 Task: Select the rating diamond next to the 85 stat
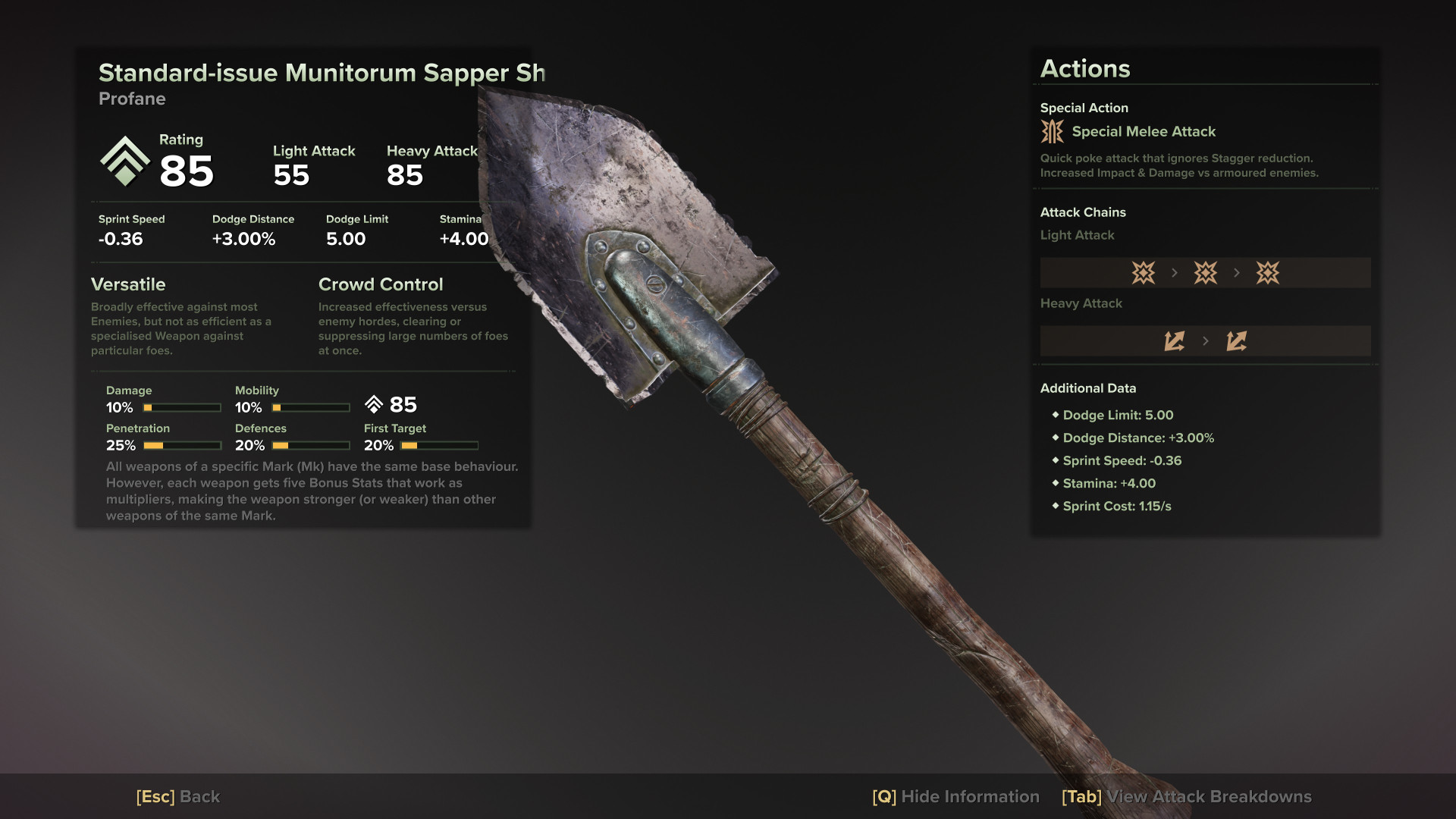click(373, 405)
